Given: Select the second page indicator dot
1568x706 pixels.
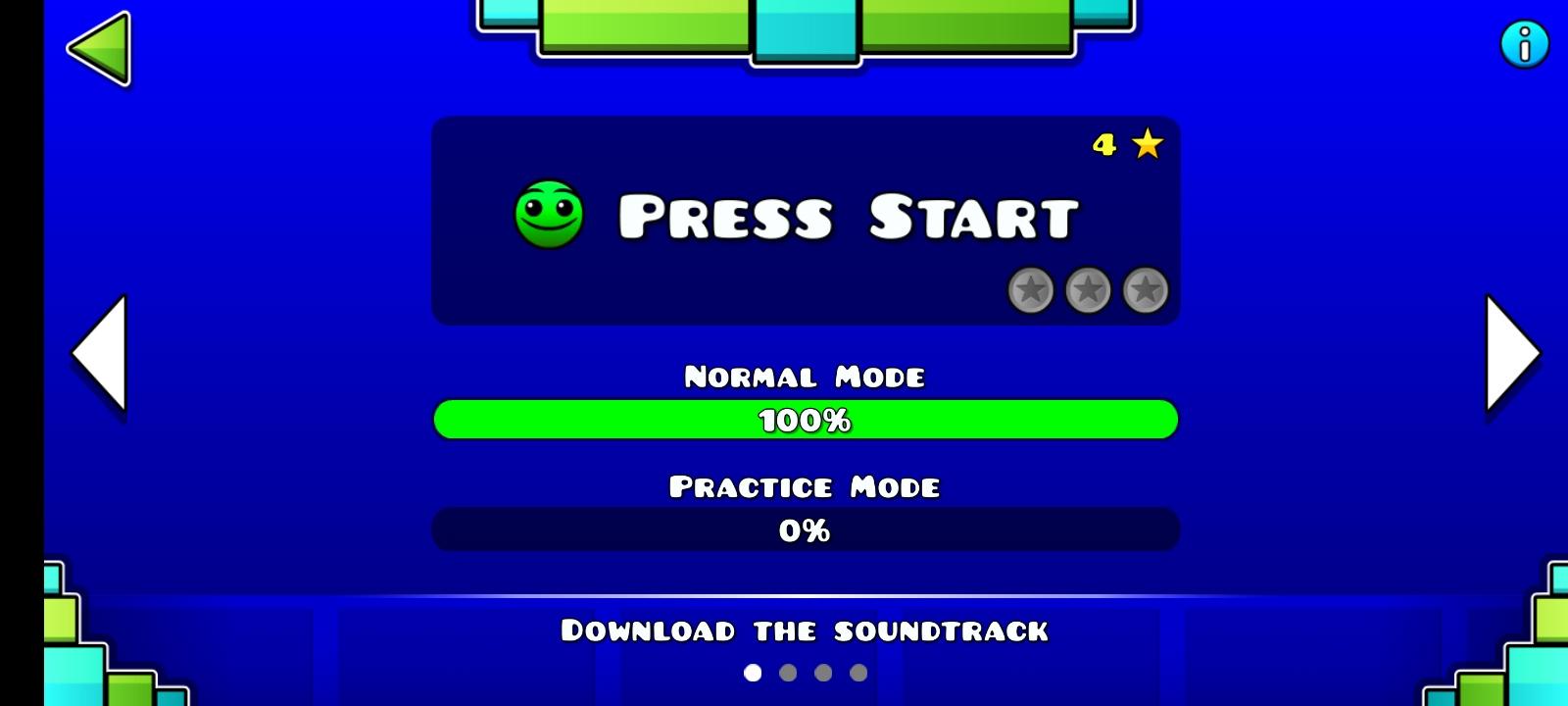Looking at the screenshot, I should pyautogui.click(x=787, y=673).
